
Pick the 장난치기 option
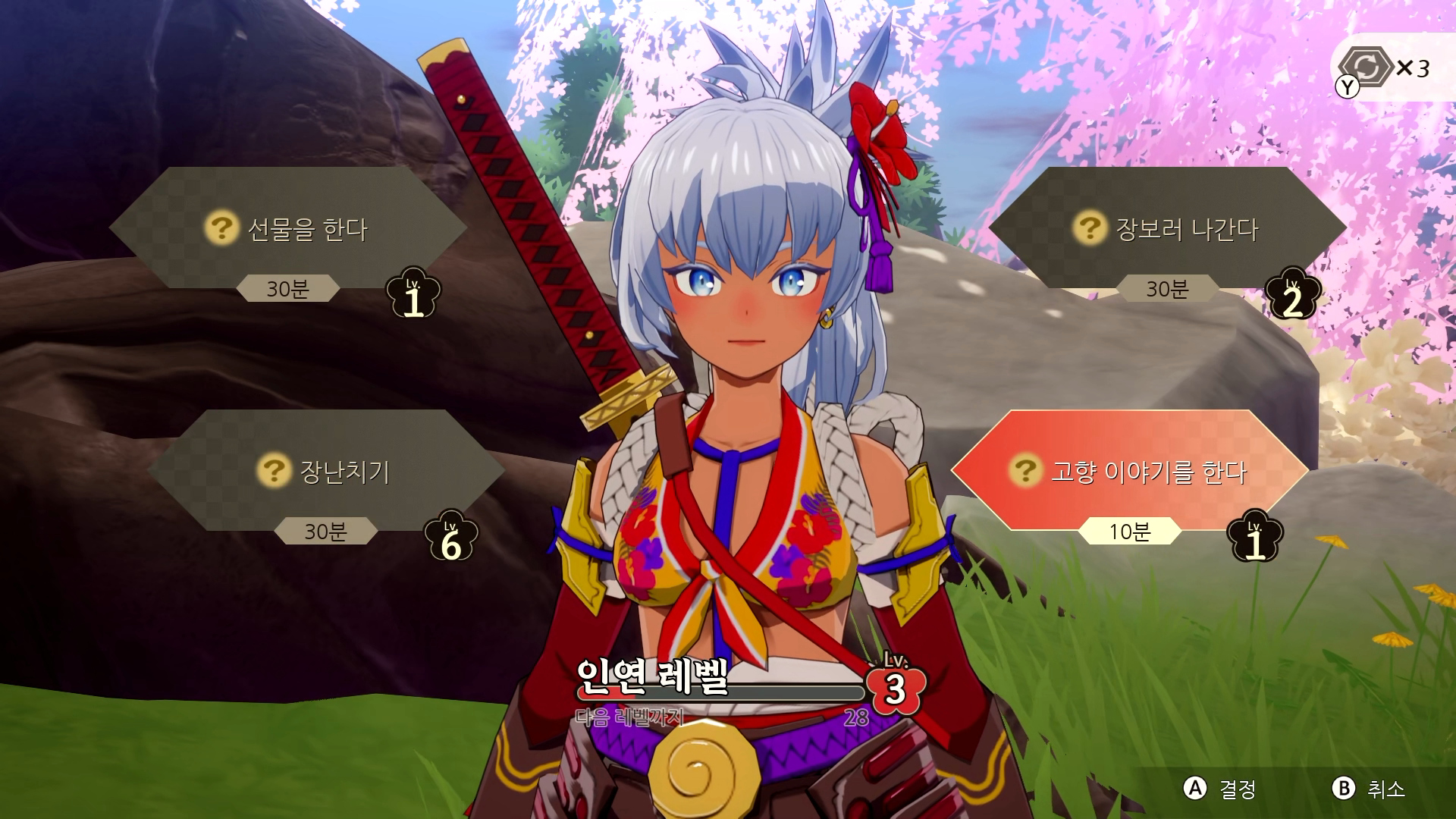click(326, 471)
